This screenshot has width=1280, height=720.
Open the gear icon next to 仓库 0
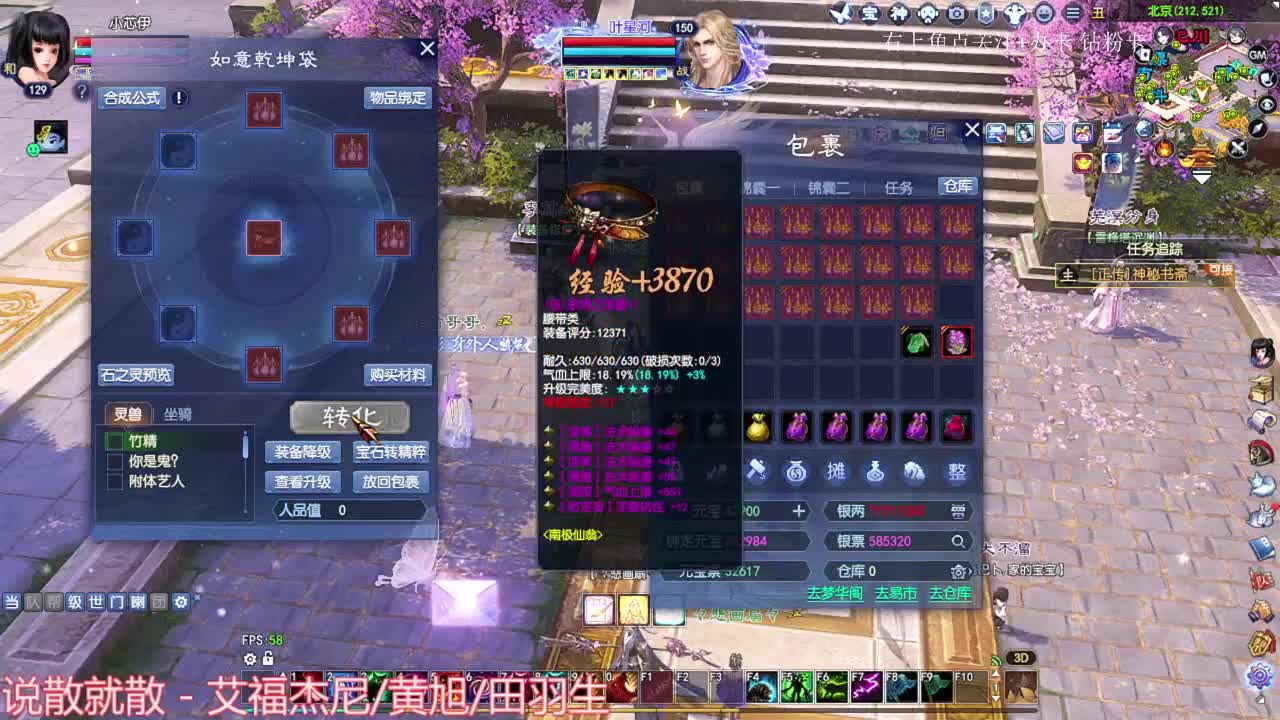click(958, 571)
